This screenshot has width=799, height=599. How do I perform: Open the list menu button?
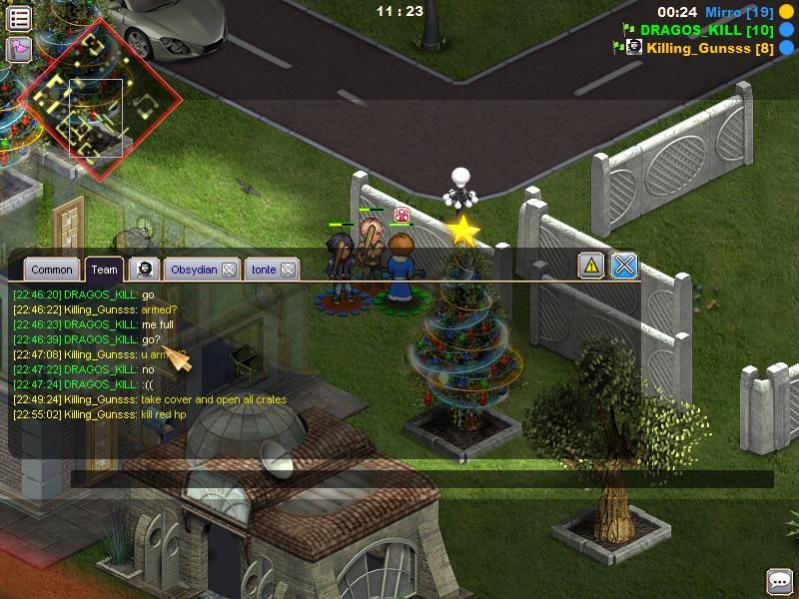[19, 18]
